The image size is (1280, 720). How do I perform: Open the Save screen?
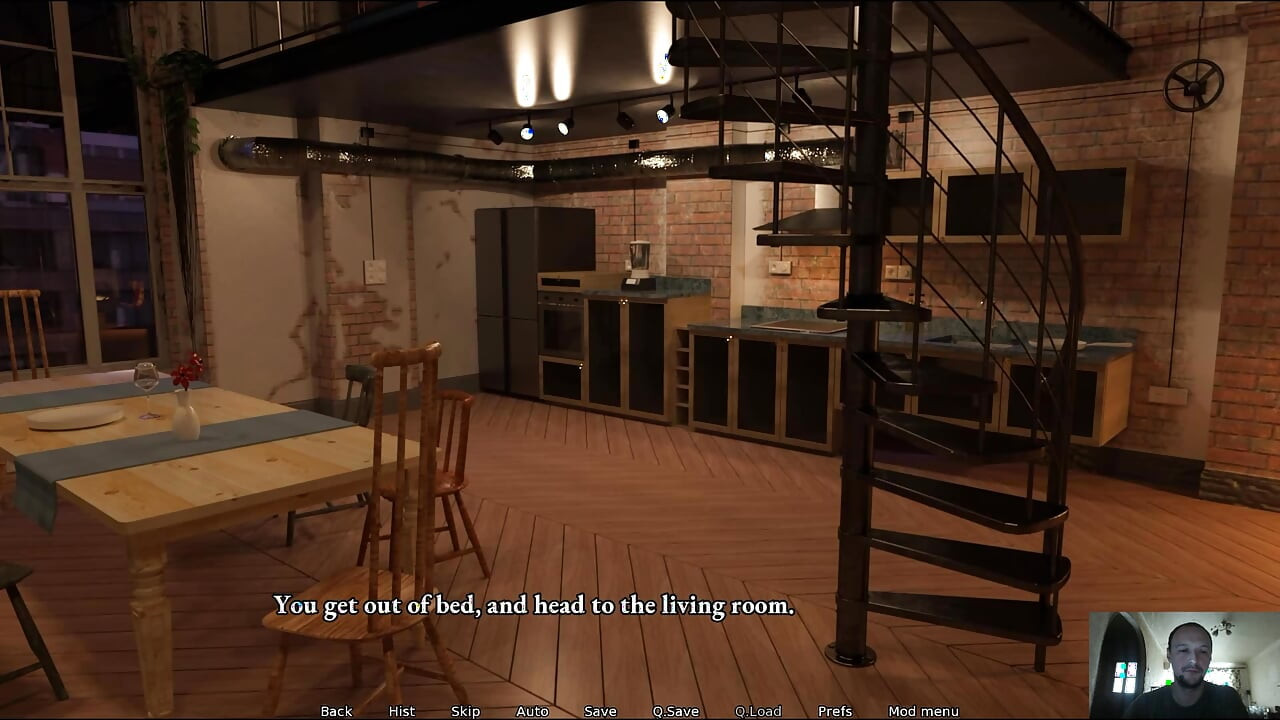click(x=599, y=711)
